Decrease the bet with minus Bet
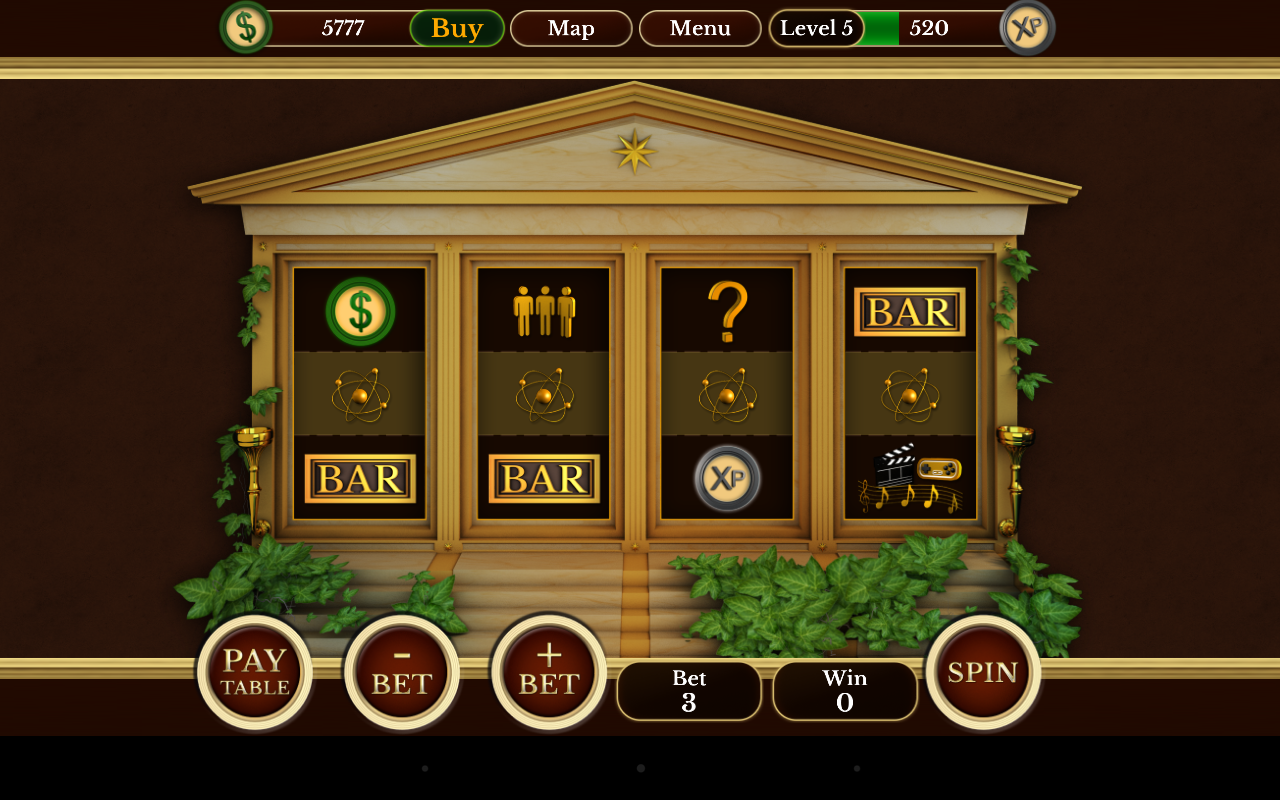The height and width of the screenshot is (800, 1280). click(x=402, y=673)
